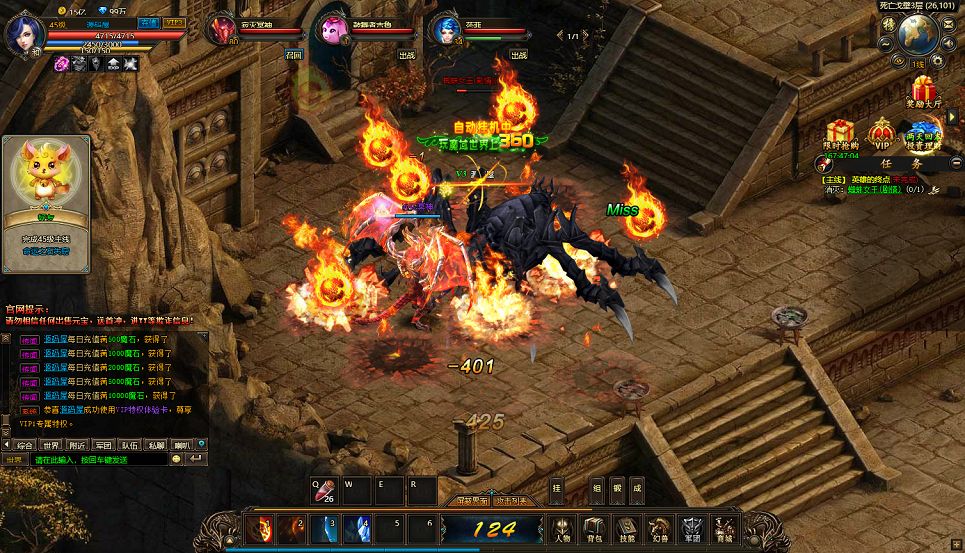Switch chat to the 世界 world tab
The image size is (965, 553).
click(51, 445)
